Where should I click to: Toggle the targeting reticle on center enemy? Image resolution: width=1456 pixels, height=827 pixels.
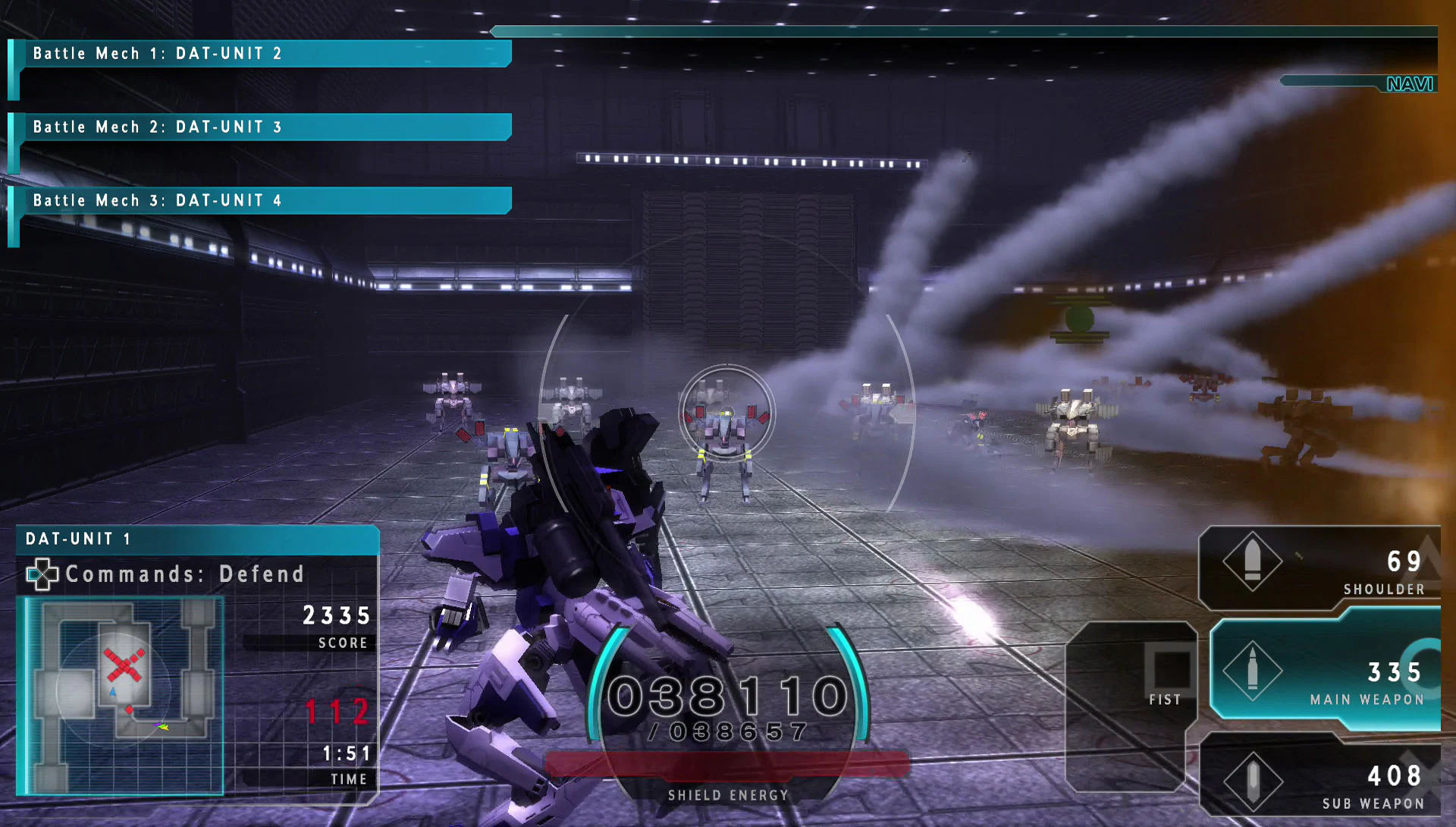[726, 413]
